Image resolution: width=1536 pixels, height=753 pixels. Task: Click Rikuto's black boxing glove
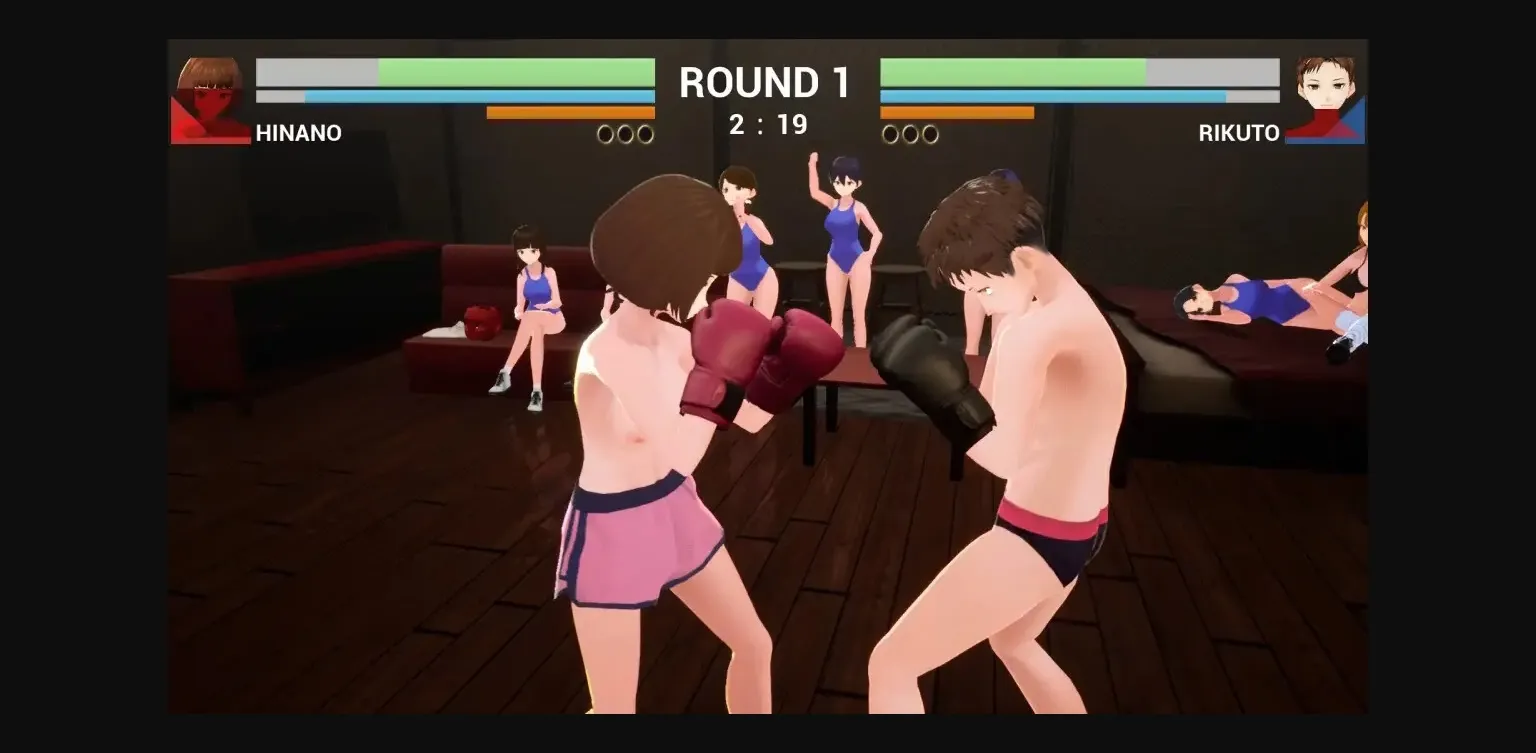925,360
